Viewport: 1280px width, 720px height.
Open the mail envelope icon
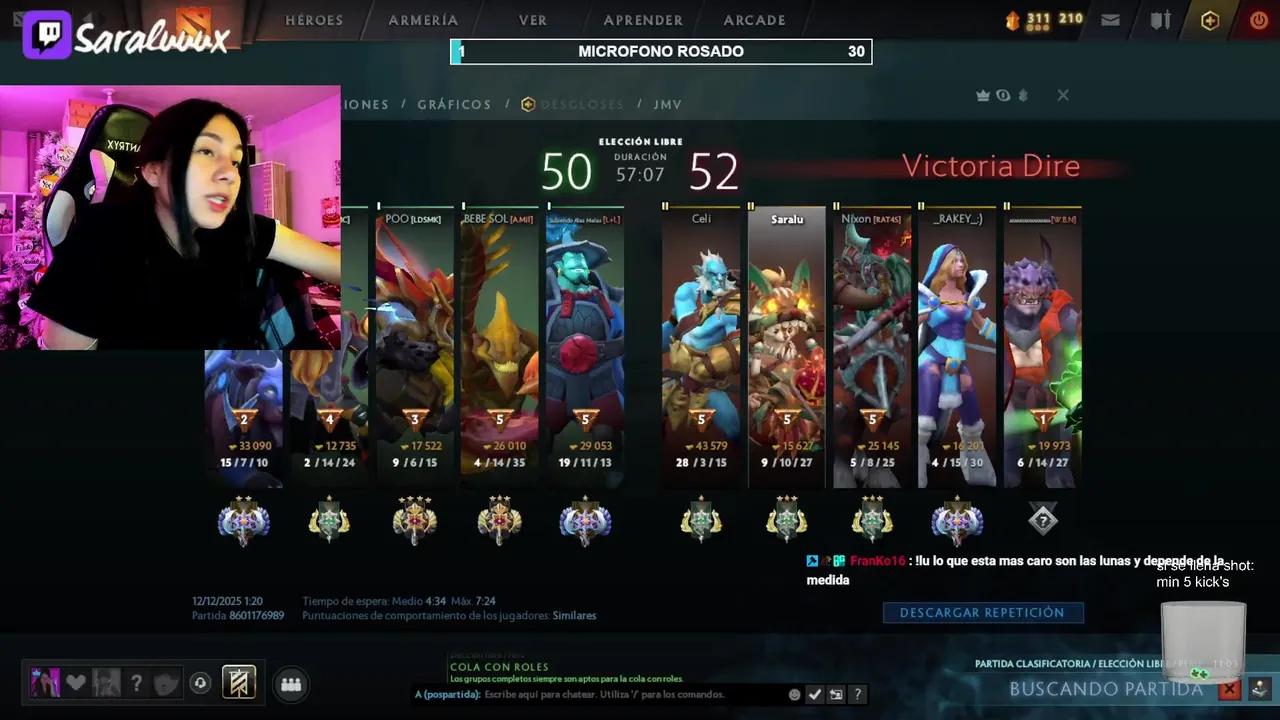point(1110,20)
